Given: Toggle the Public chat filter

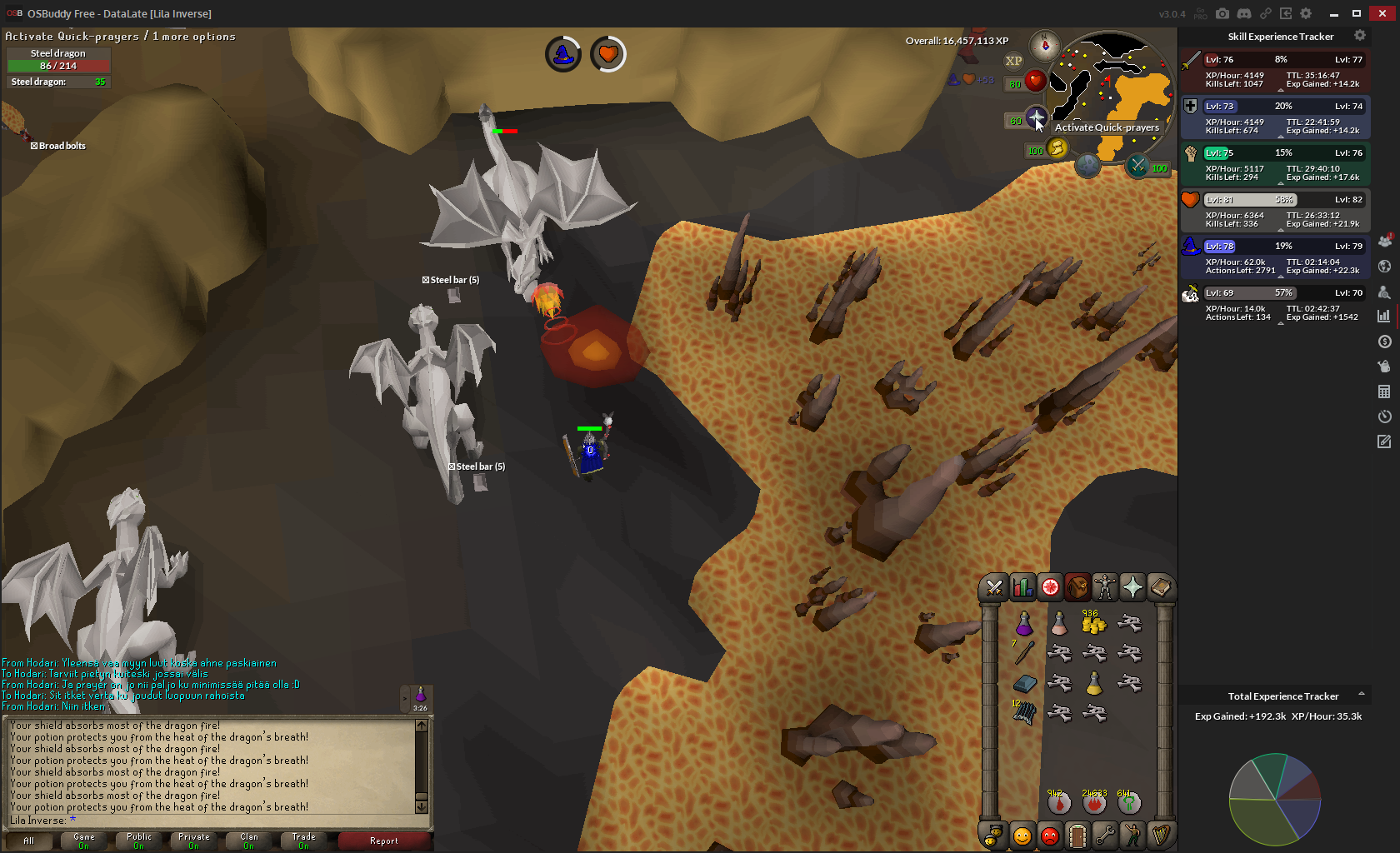Looking at the screenshot, I should [x=139, y=841].
